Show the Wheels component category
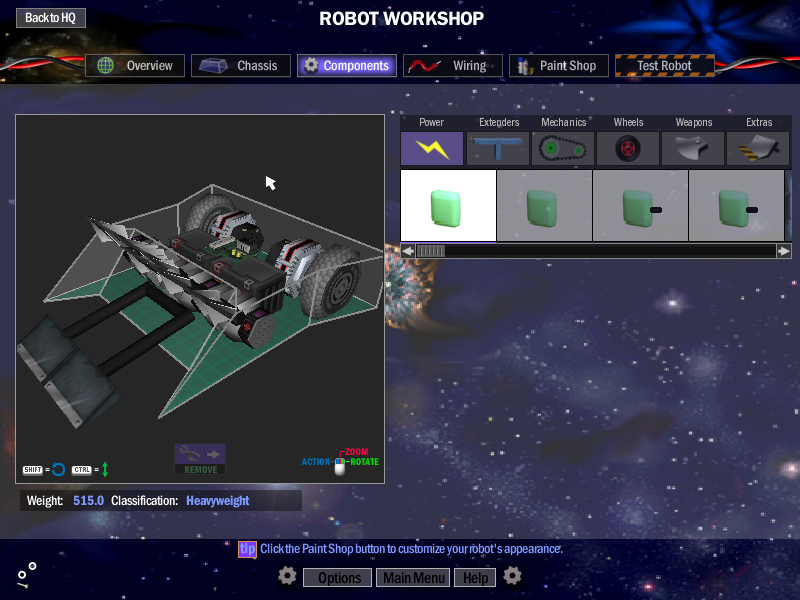Viewport: 800px width, 600px height. tap(628, 148)
